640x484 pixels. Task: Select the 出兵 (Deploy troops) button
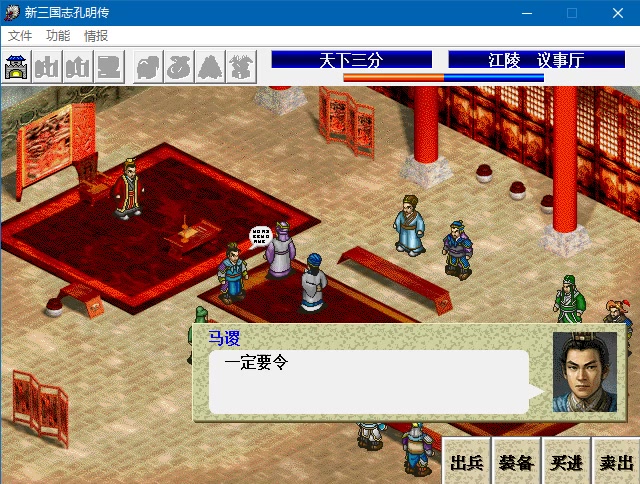point(467,462)
